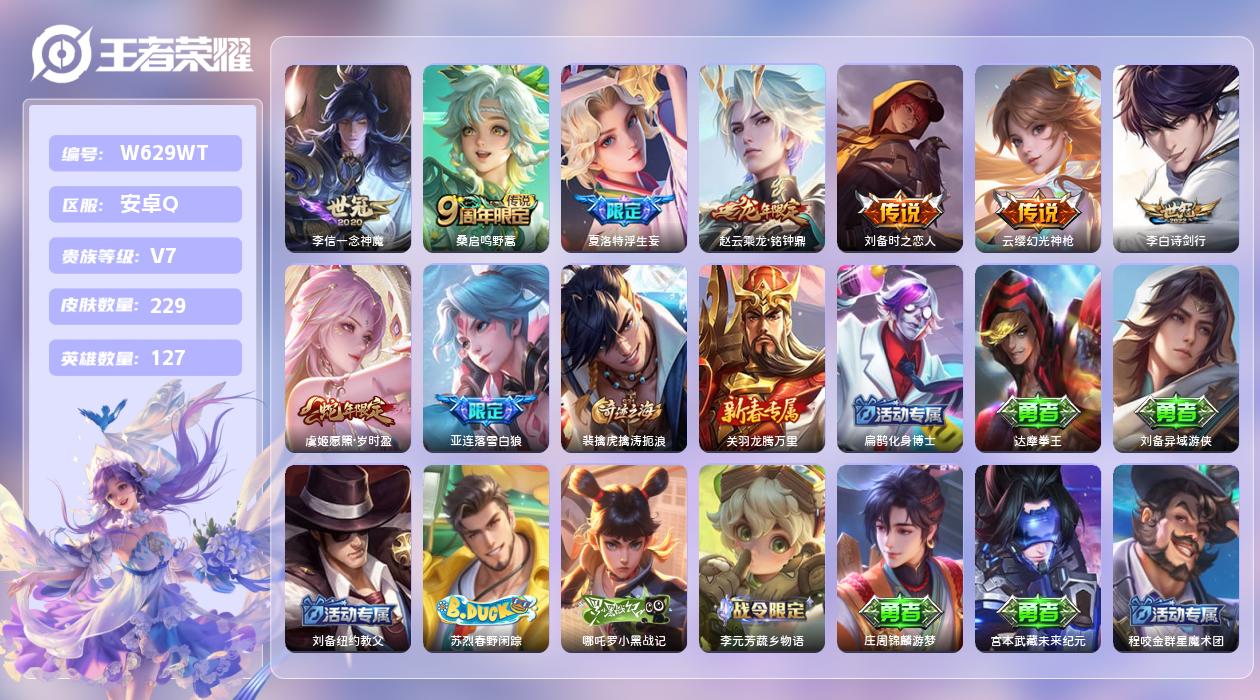Choose the 亚连落雪白狼 skin card
This screenshot has height=700, width=1260.
(x=486, y=358)
